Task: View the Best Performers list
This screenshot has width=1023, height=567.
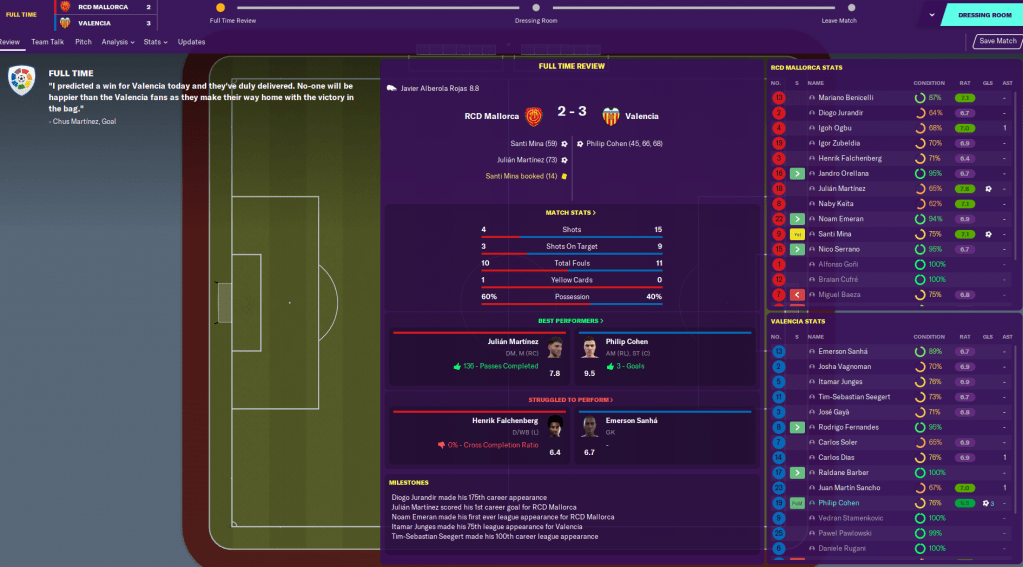Action: tap(570, 321)
